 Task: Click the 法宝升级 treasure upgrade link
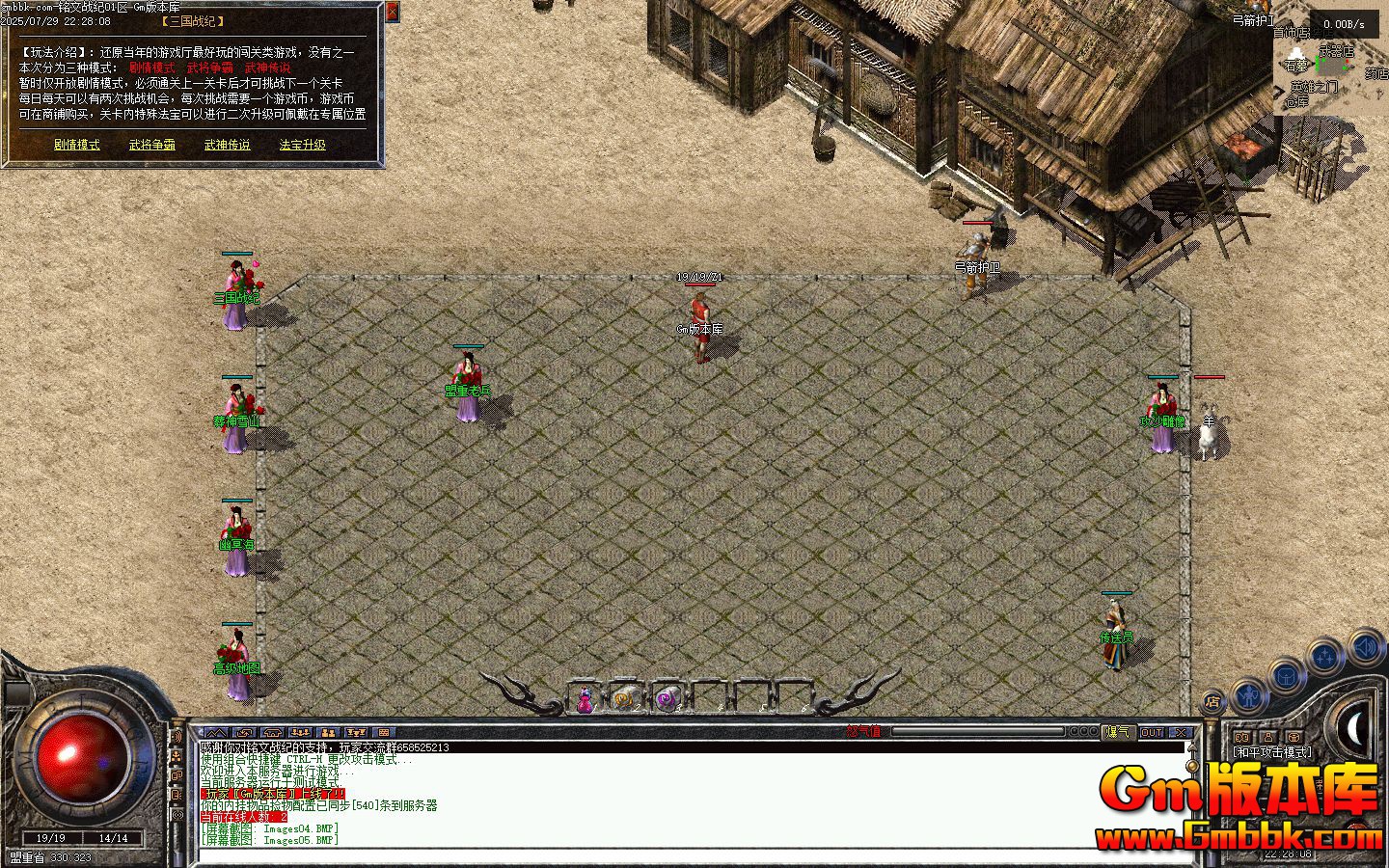pos(303,145)
